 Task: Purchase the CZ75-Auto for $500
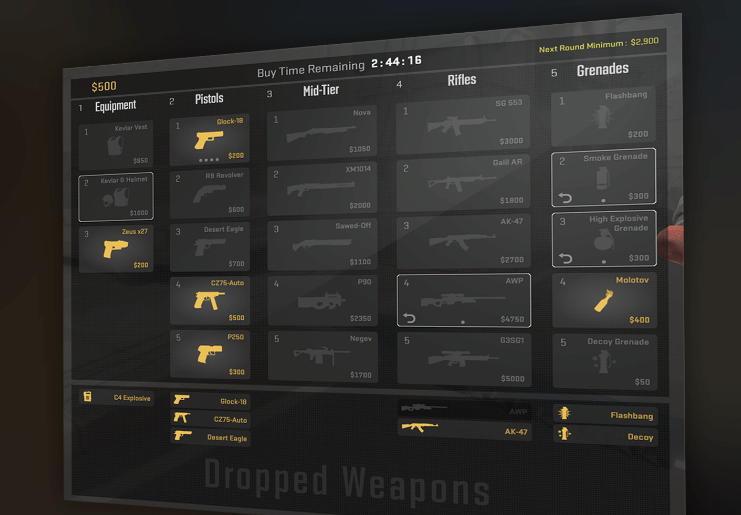tap(209, 299)
